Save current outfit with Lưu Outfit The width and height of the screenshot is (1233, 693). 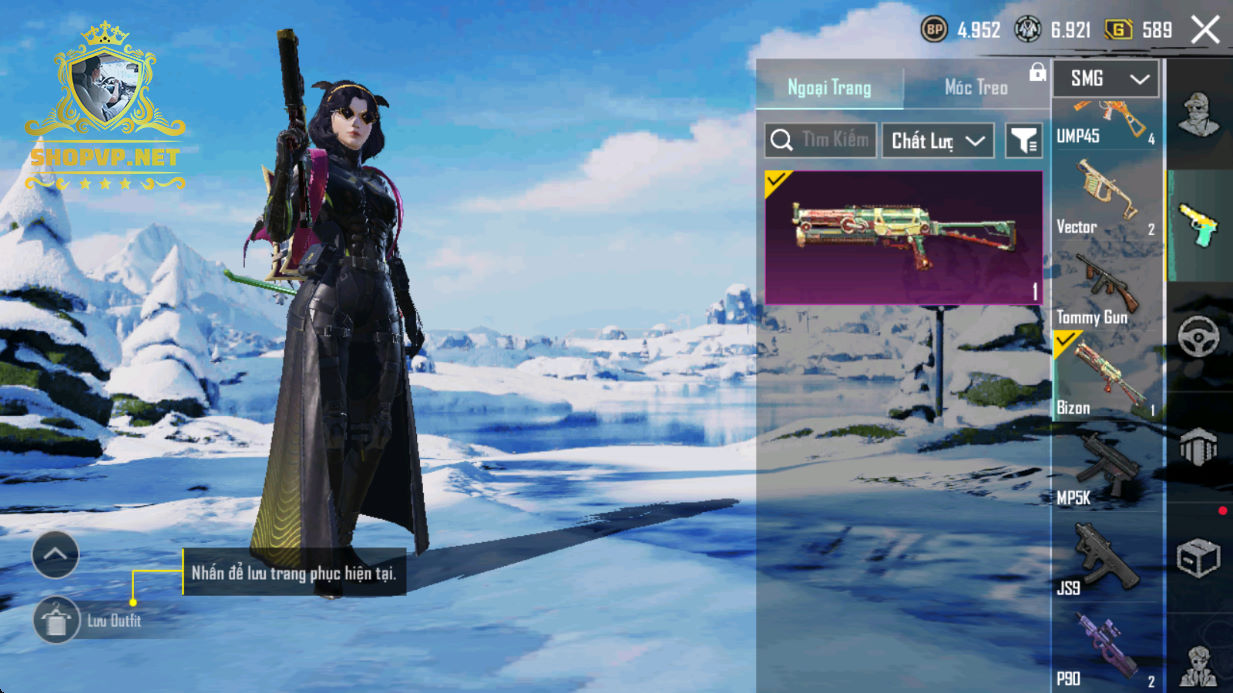pyautogui.click(x=57, y=621)
